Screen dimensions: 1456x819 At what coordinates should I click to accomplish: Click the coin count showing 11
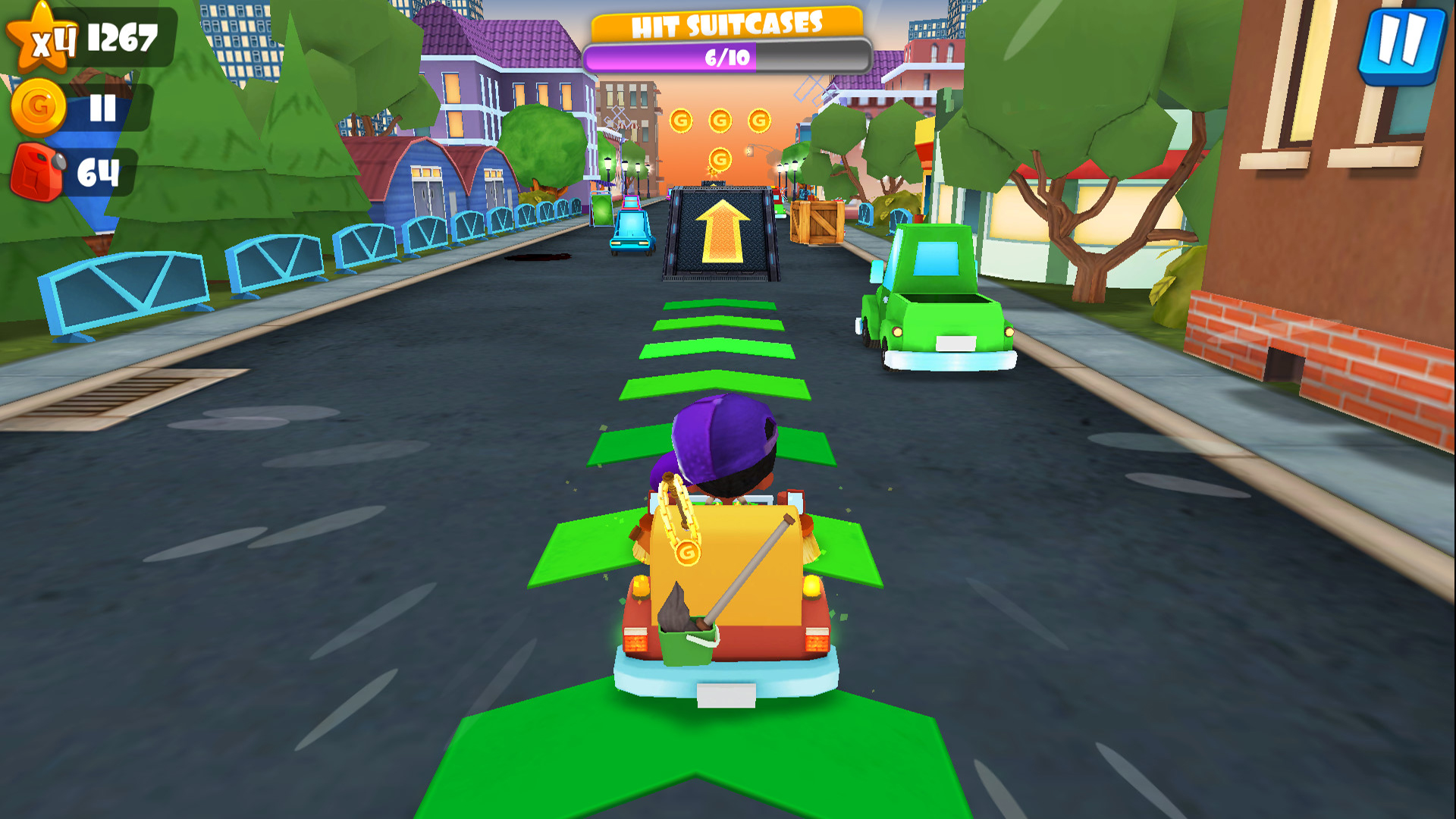102,106
